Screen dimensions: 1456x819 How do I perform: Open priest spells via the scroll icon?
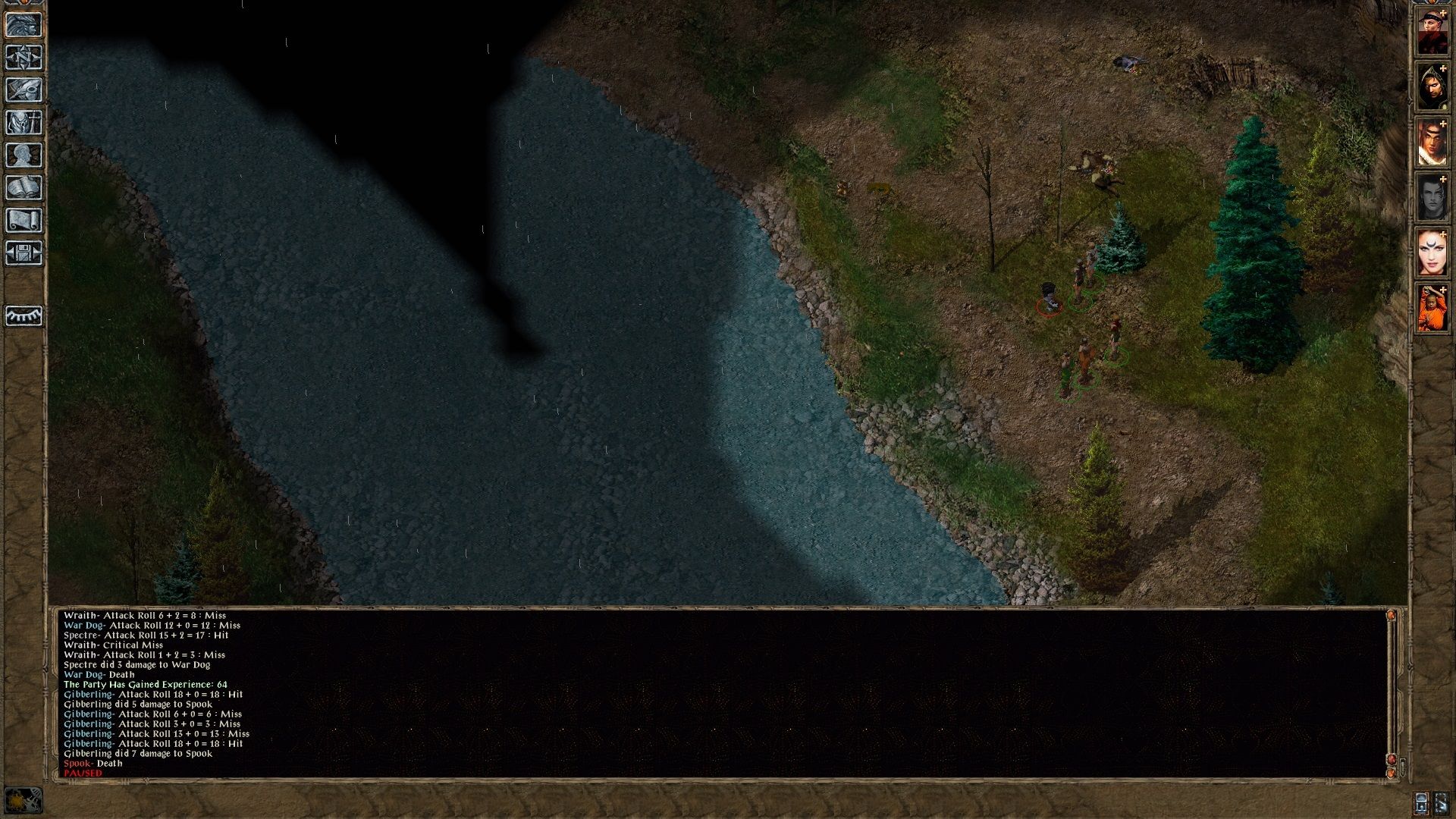(x=25, y=218)
